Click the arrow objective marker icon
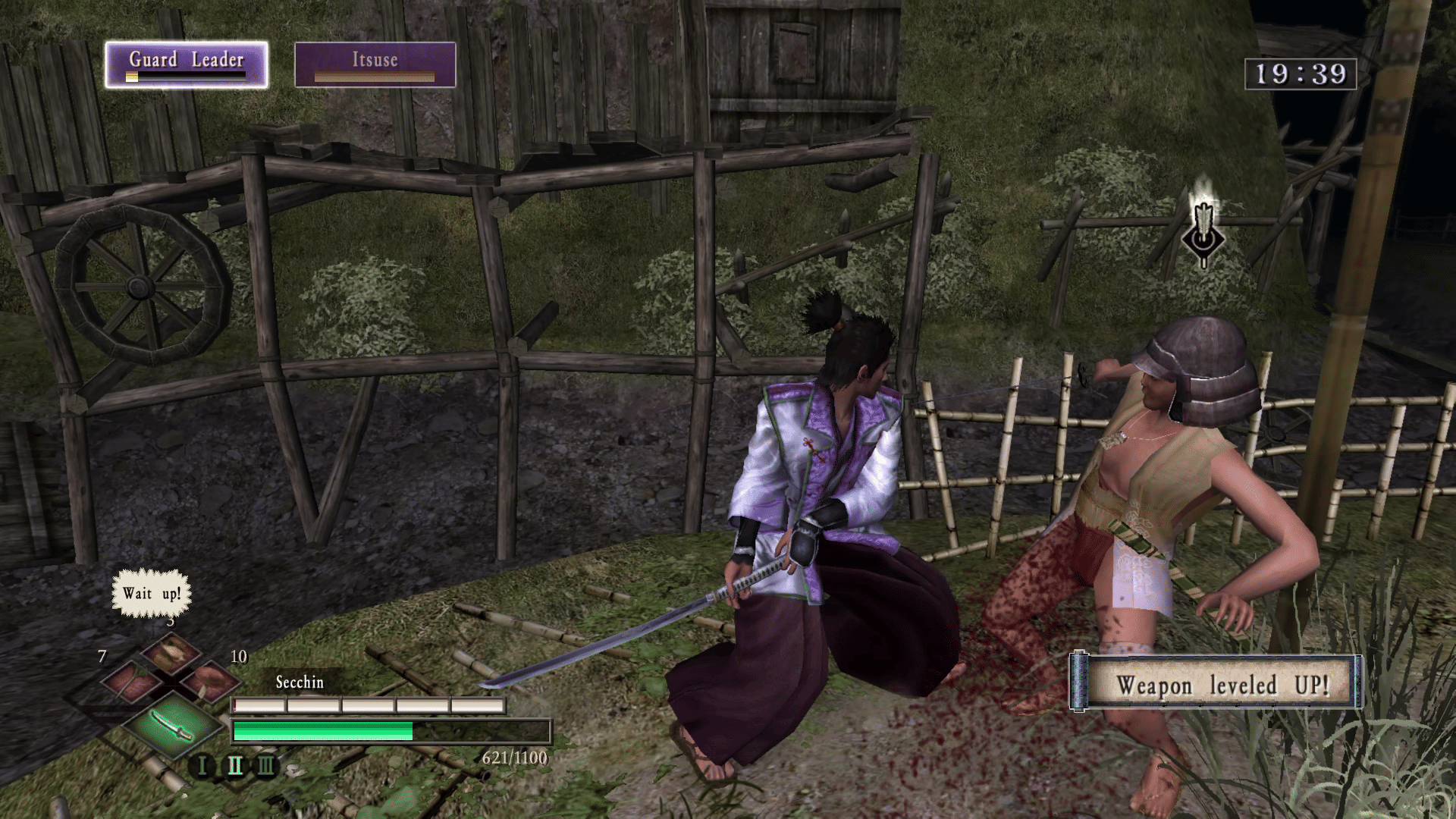This screenshot has width=1456, height=819. [1203, 231]
